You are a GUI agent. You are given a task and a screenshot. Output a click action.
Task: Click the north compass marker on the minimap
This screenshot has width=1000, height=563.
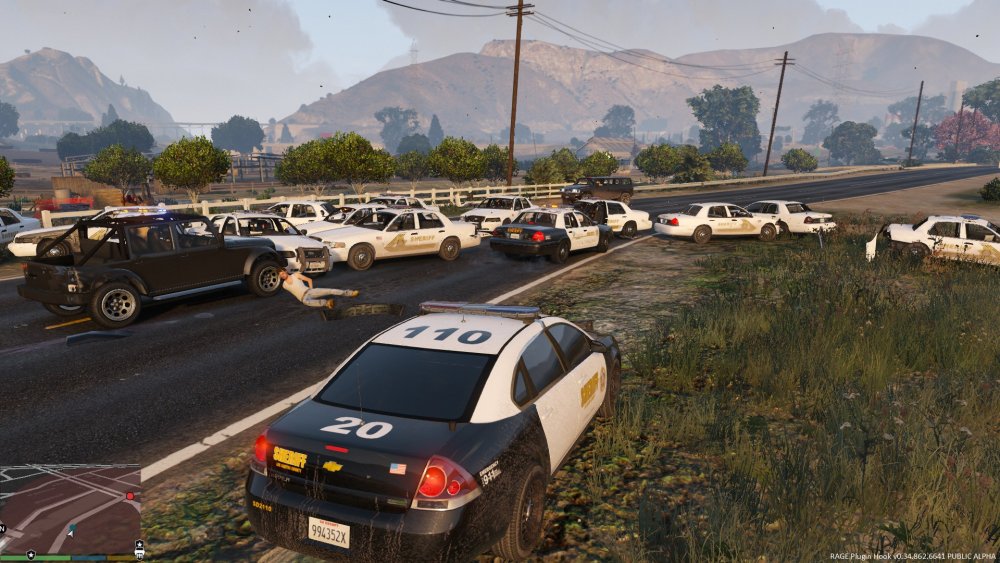4,527
